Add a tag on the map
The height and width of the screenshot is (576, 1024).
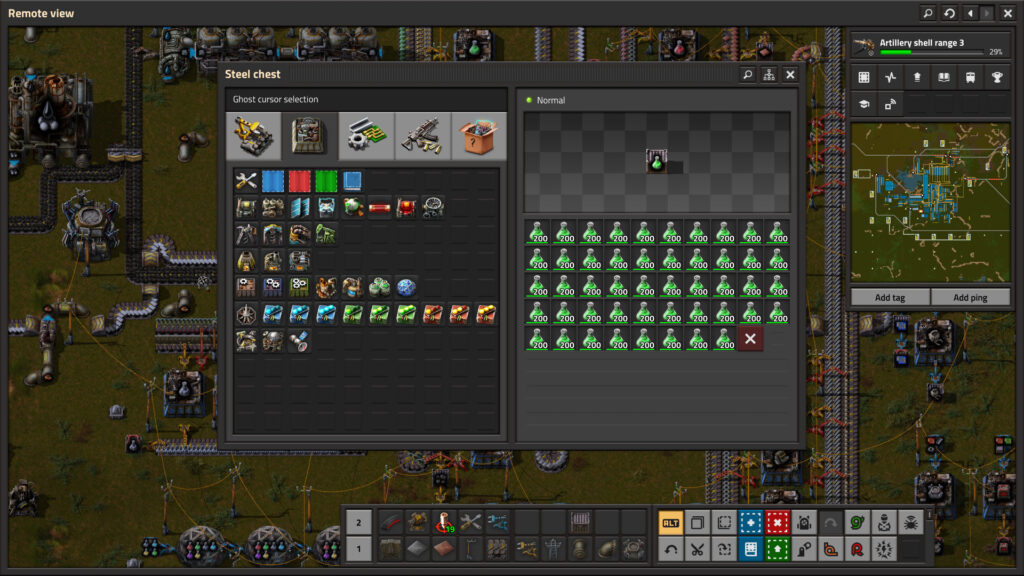(x=889, y=297)
